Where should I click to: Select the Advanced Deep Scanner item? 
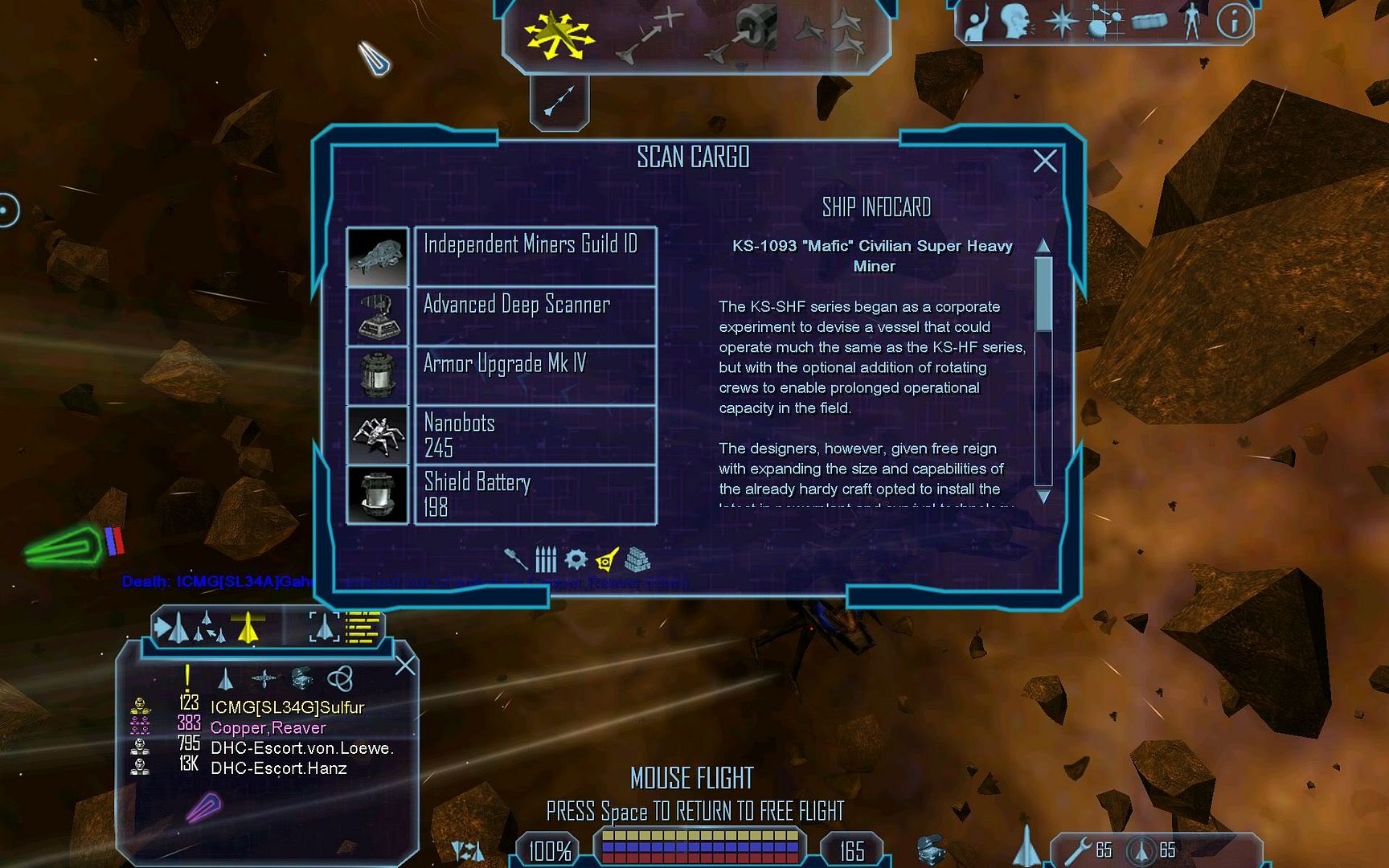point(535,316)
